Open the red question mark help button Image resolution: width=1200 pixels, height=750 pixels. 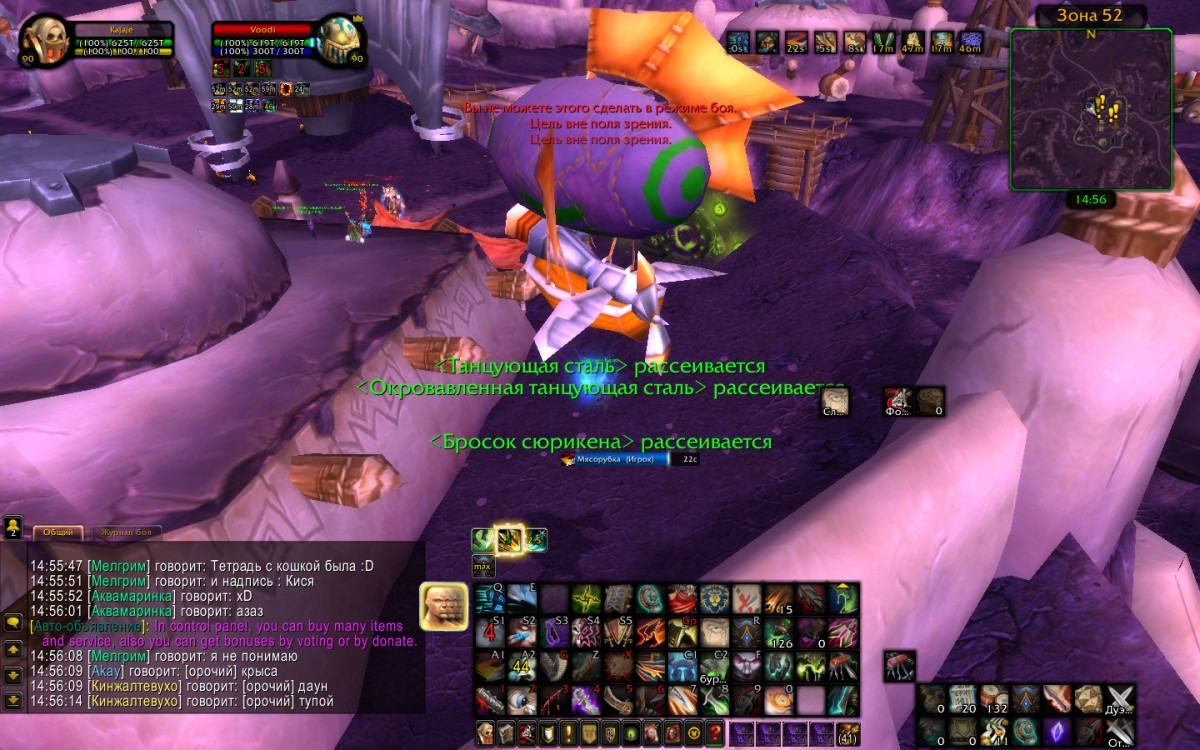[714, 732]
